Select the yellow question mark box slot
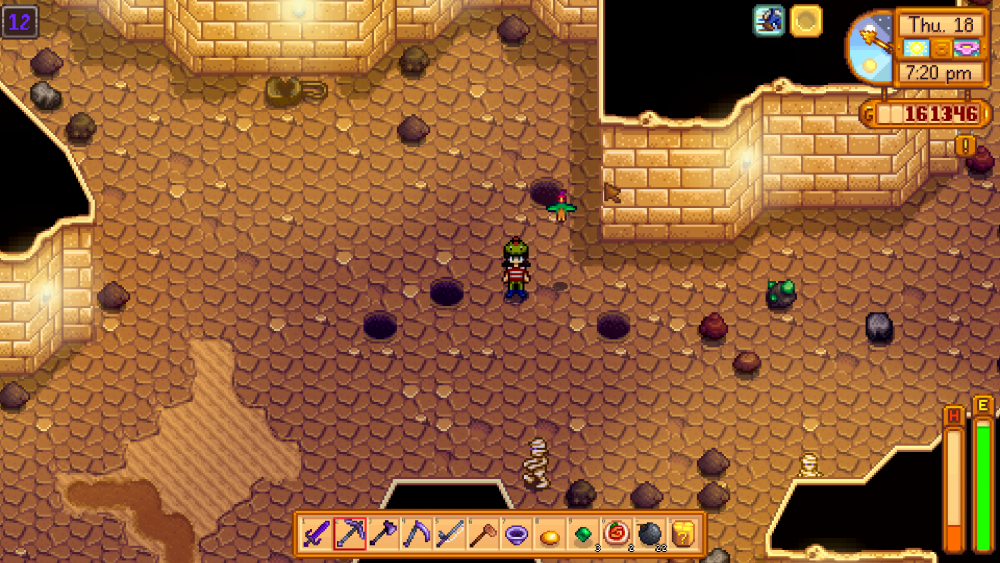1000x563 pixels. tap(683, 533)
